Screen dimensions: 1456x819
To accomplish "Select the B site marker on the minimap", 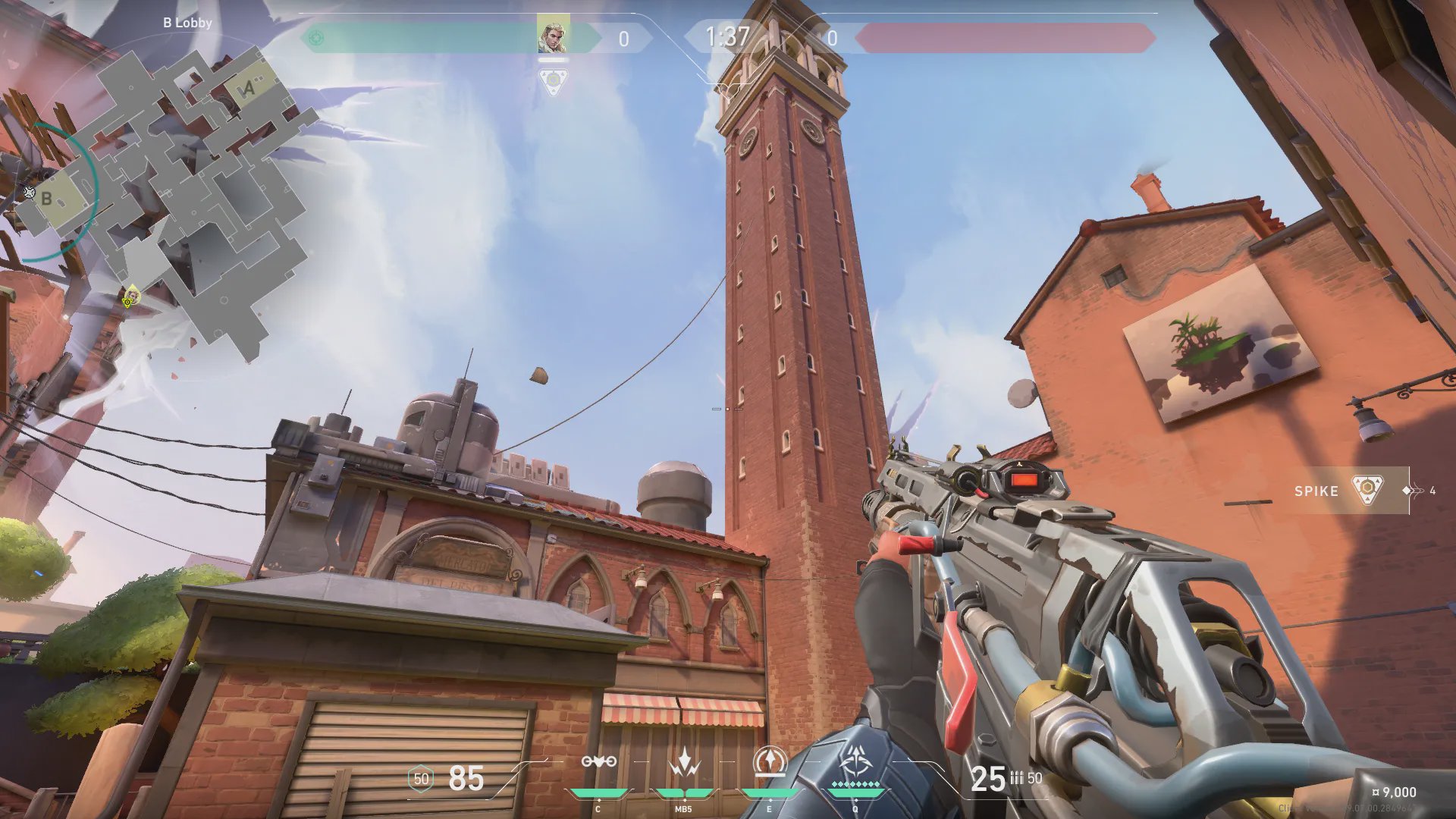I will coord(47,199).
